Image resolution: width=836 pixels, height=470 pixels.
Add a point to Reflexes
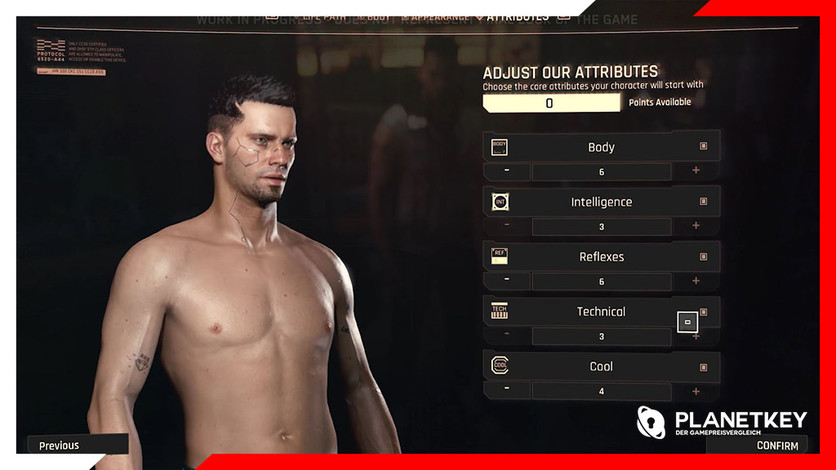[x=696, y=281]
